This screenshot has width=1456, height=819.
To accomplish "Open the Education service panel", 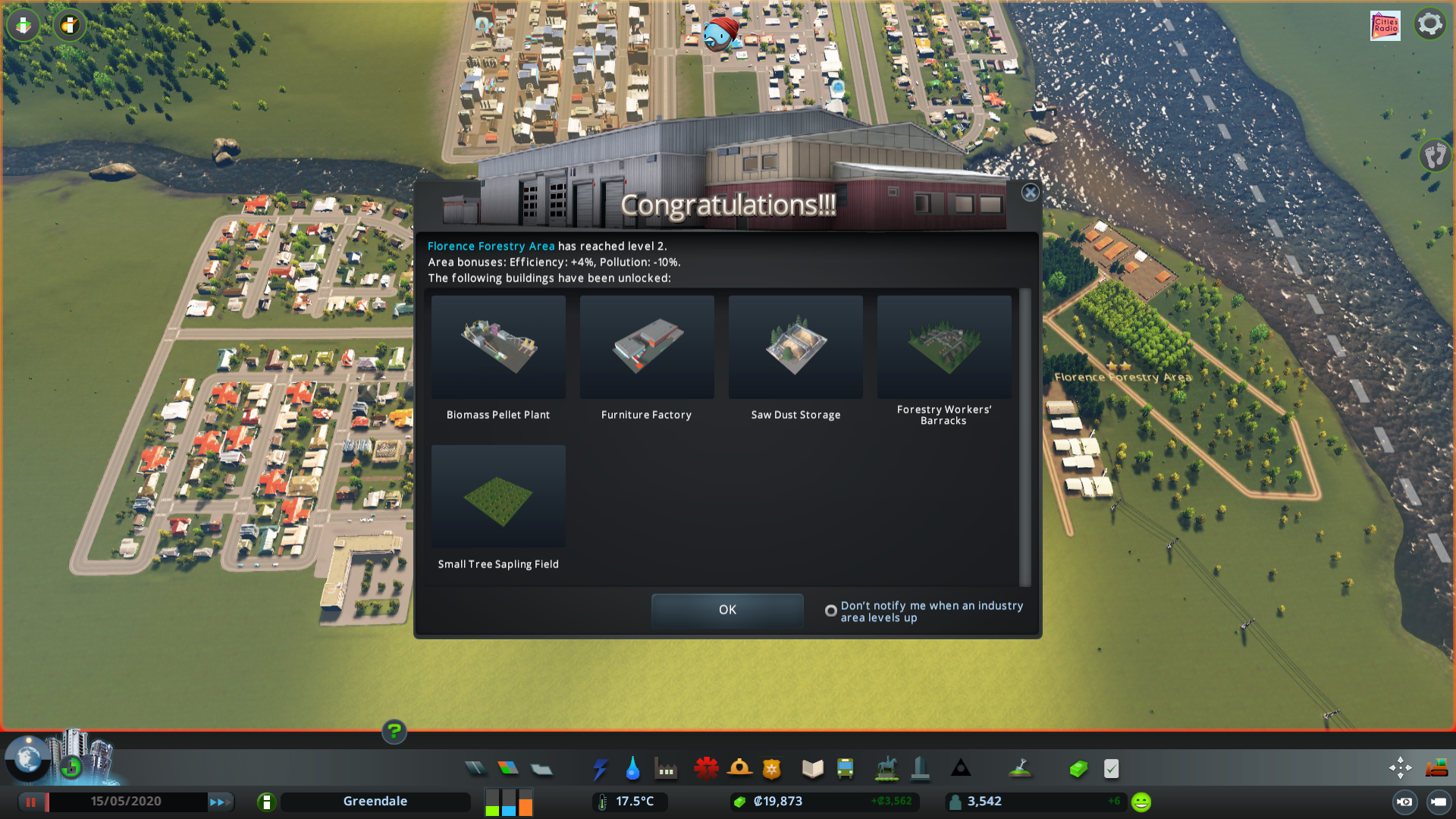I will point(811,768).
